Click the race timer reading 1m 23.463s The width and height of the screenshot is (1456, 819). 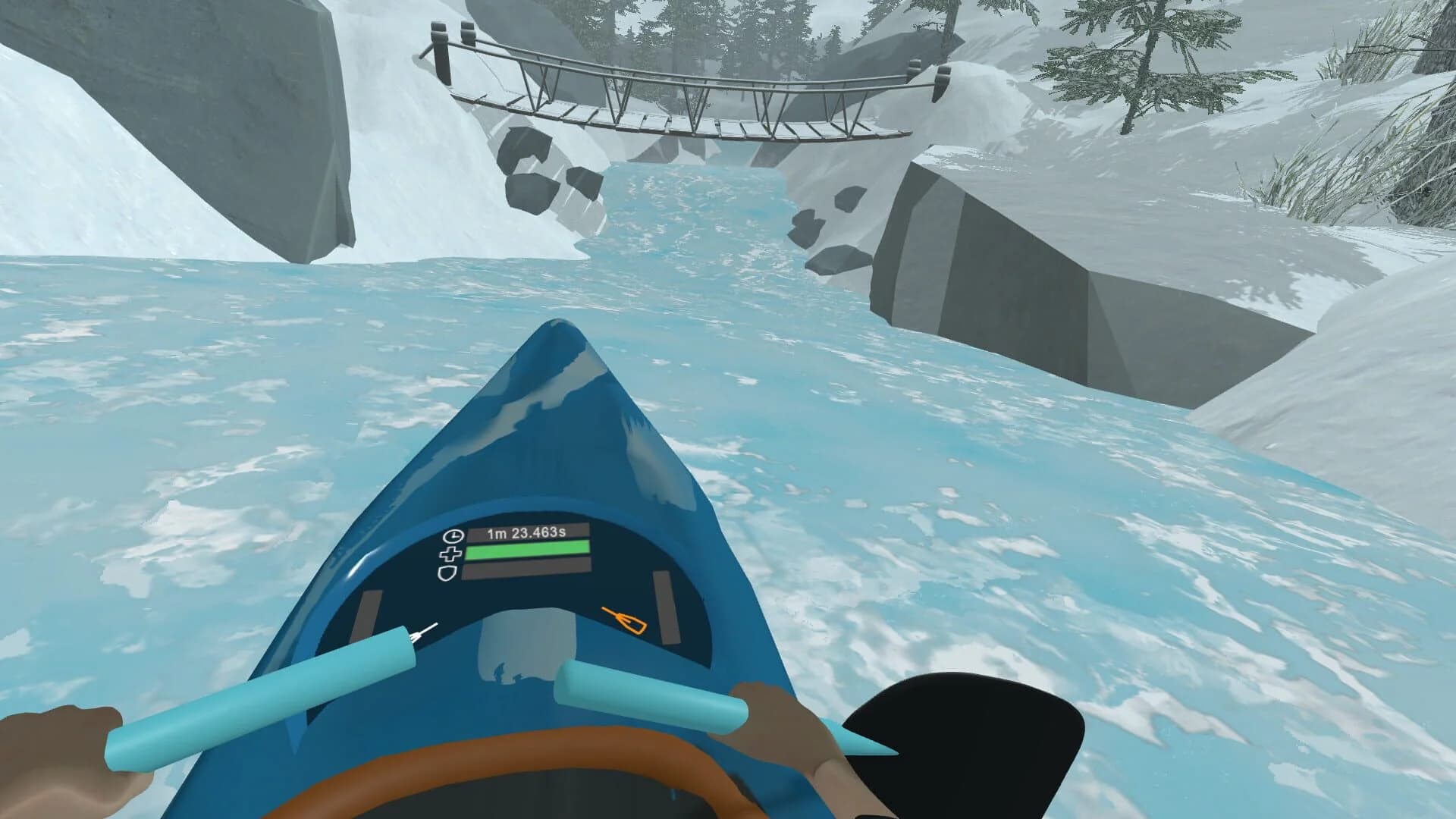(527, 533)
